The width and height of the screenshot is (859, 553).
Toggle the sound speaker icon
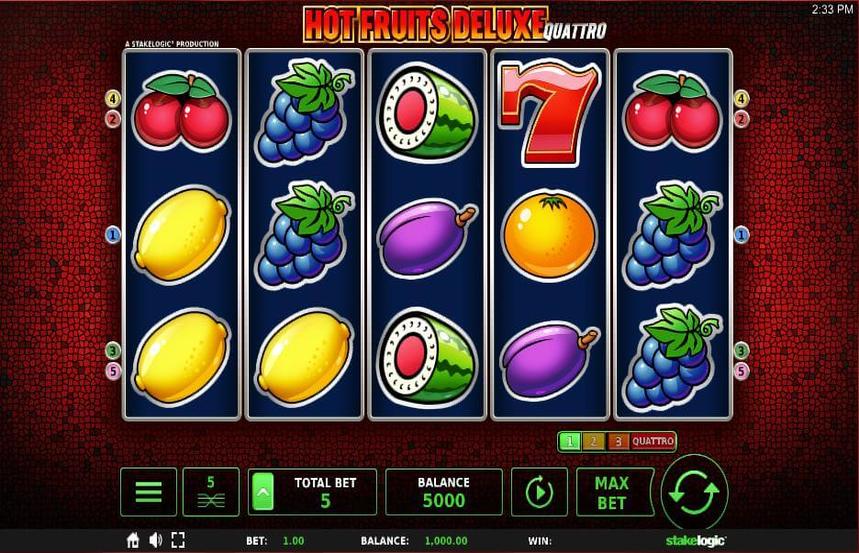155,540
